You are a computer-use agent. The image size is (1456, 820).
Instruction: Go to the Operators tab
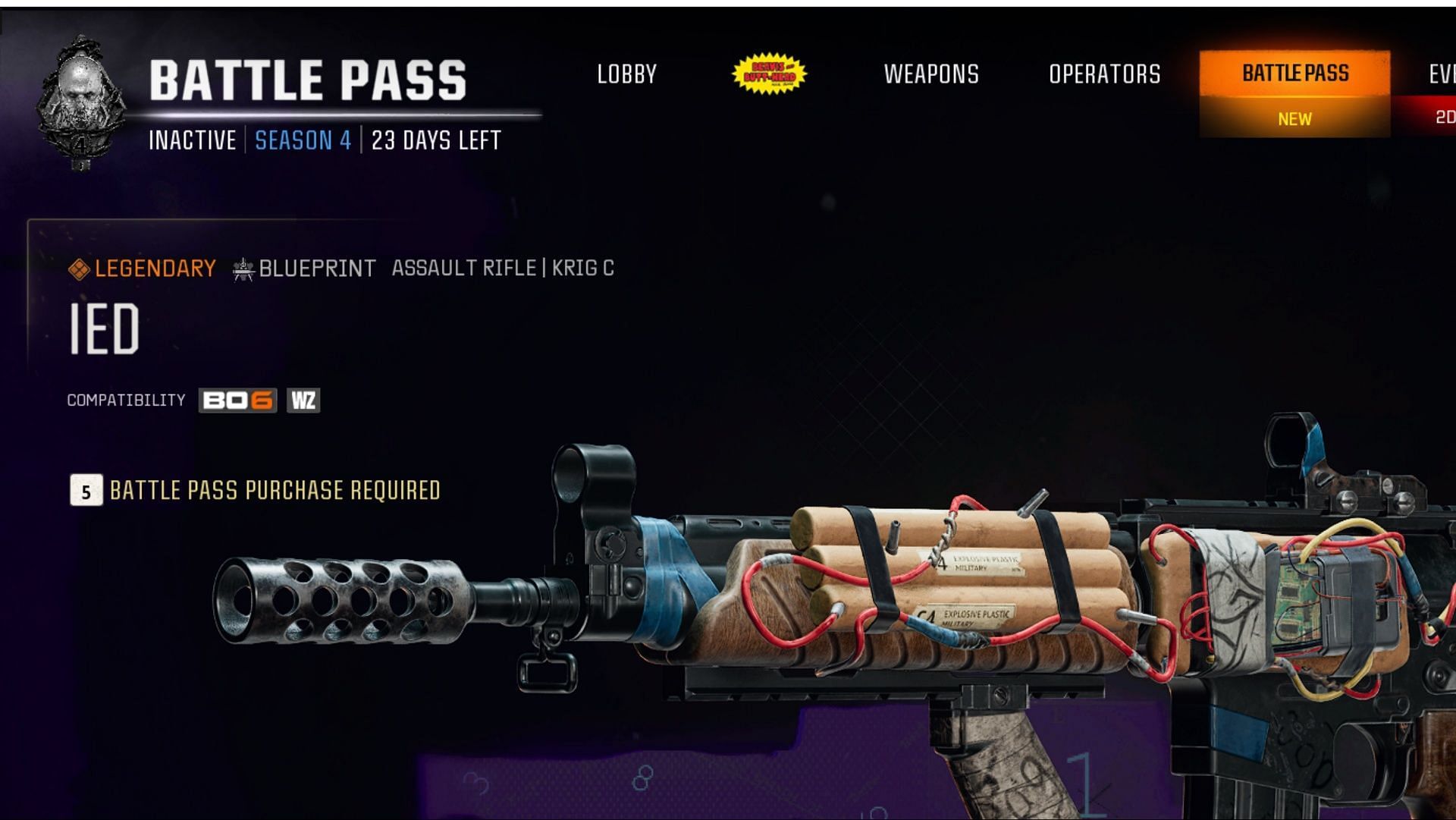click(1104, 74)
